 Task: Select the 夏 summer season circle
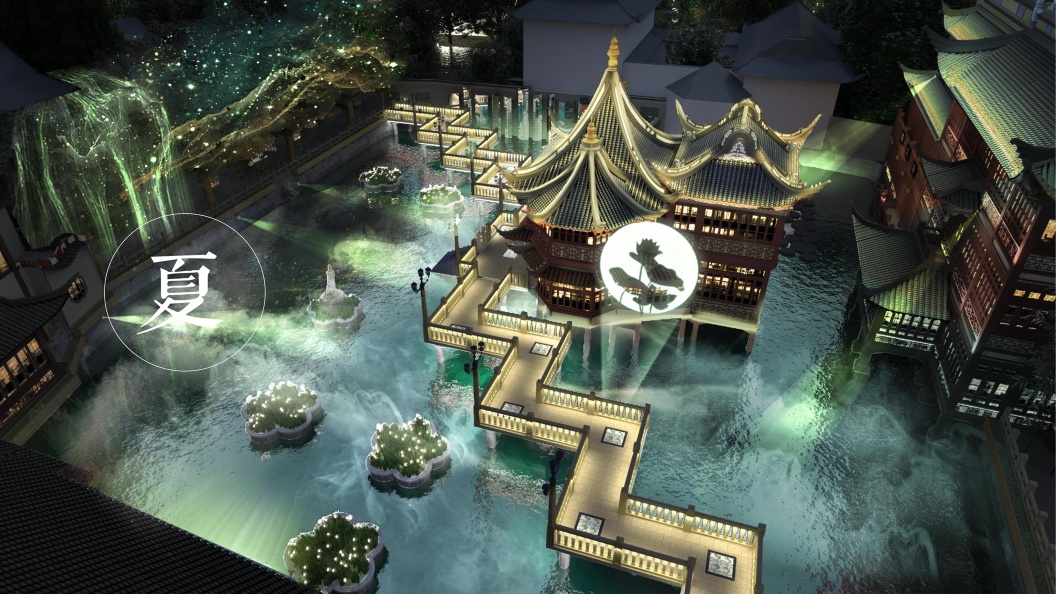(185, 292)
